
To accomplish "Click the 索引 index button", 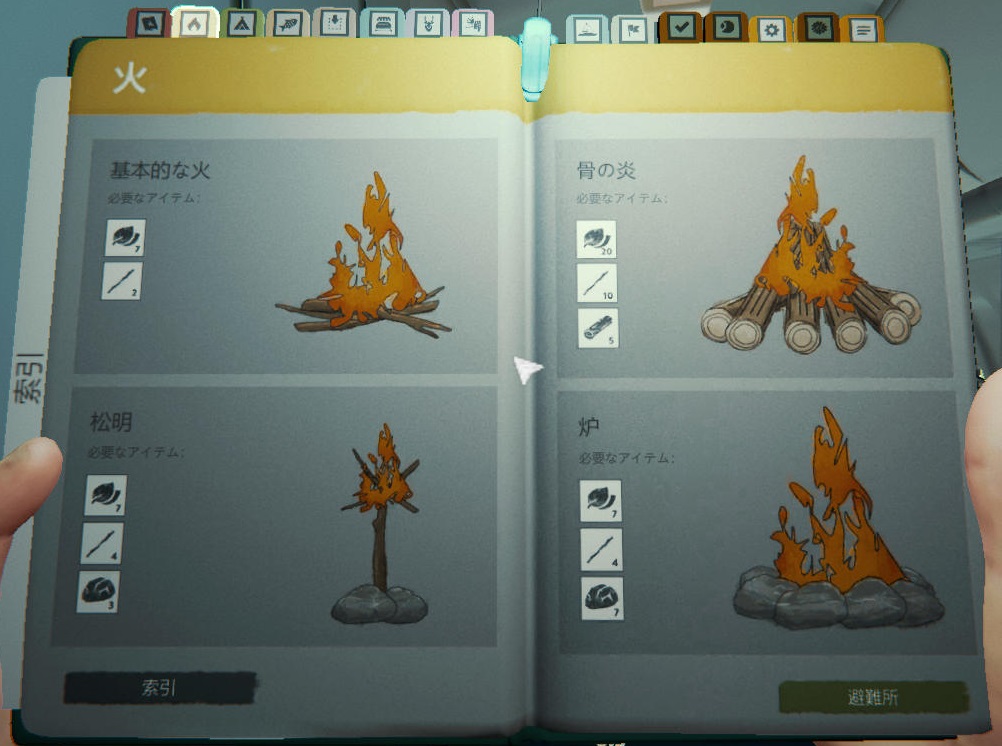I will 160,688.
